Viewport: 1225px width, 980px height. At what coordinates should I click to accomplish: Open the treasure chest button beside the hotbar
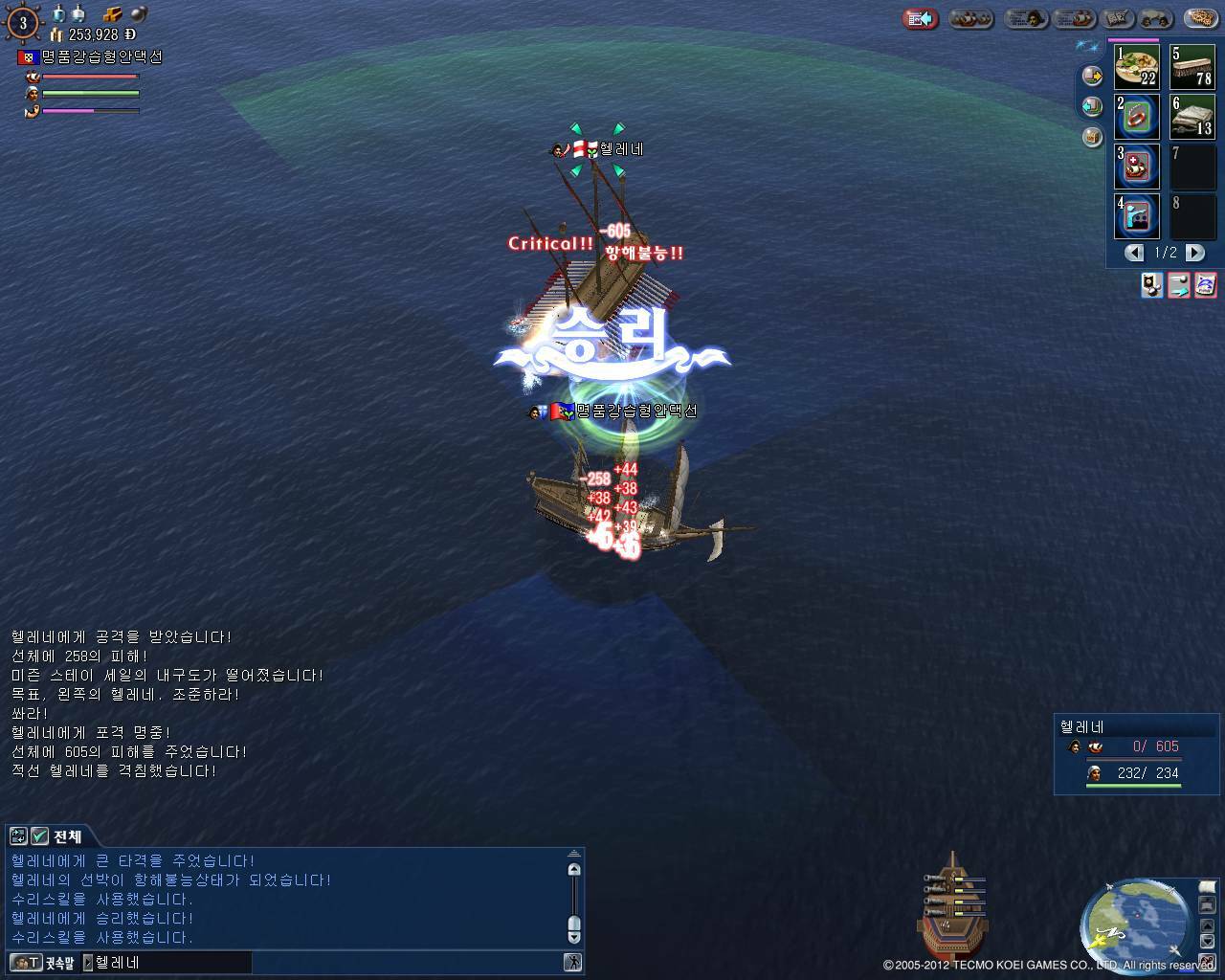click(1092, 136)
